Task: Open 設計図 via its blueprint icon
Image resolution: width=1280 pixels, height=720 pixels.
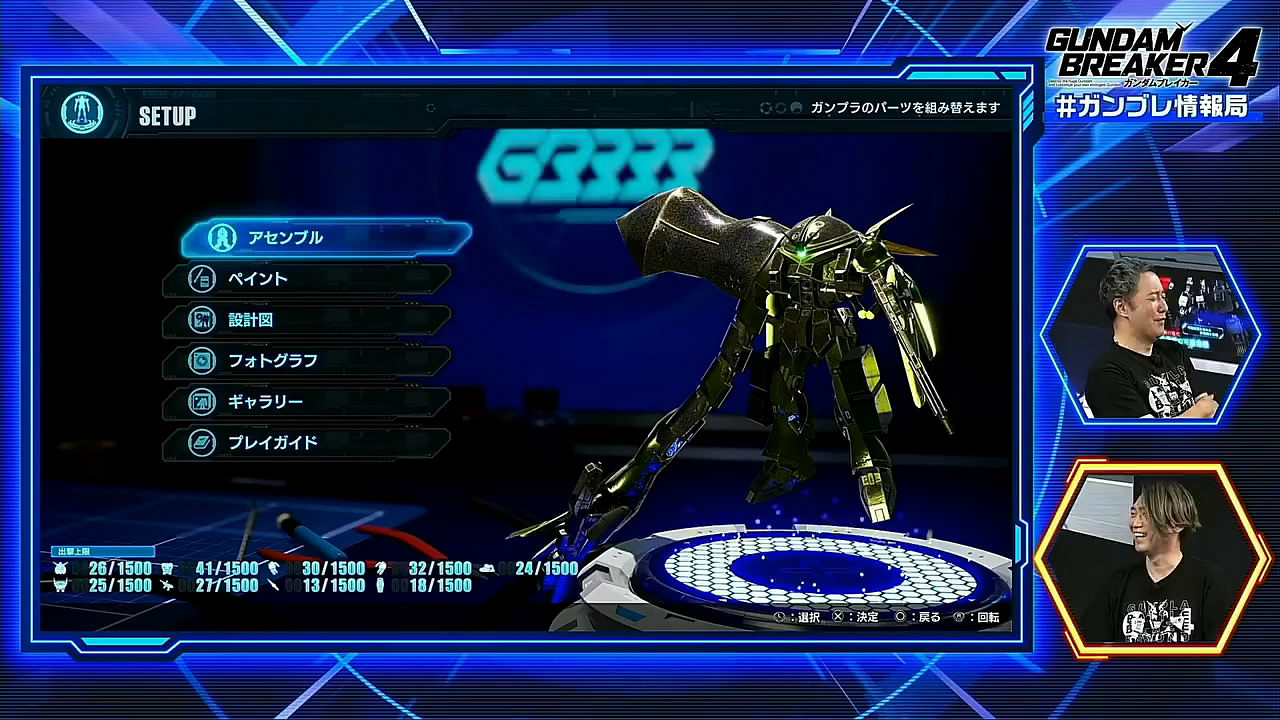Action: (201, 321)
